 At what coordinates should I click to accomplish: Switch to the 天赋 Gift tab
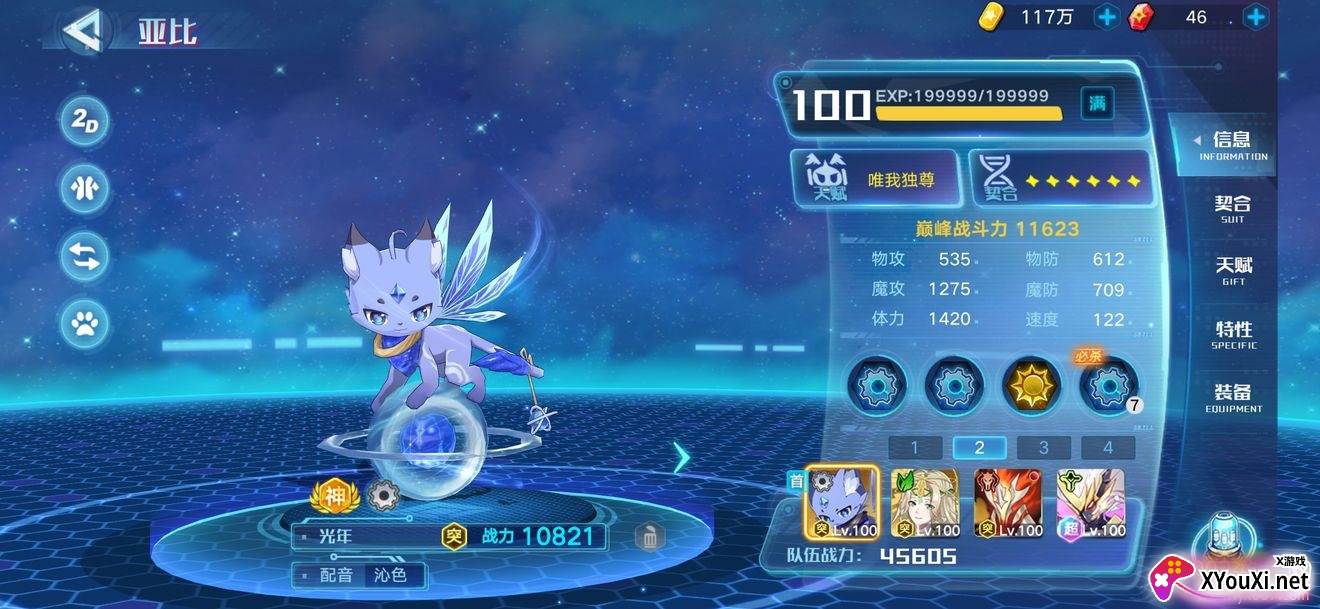tap(1233, 270)
